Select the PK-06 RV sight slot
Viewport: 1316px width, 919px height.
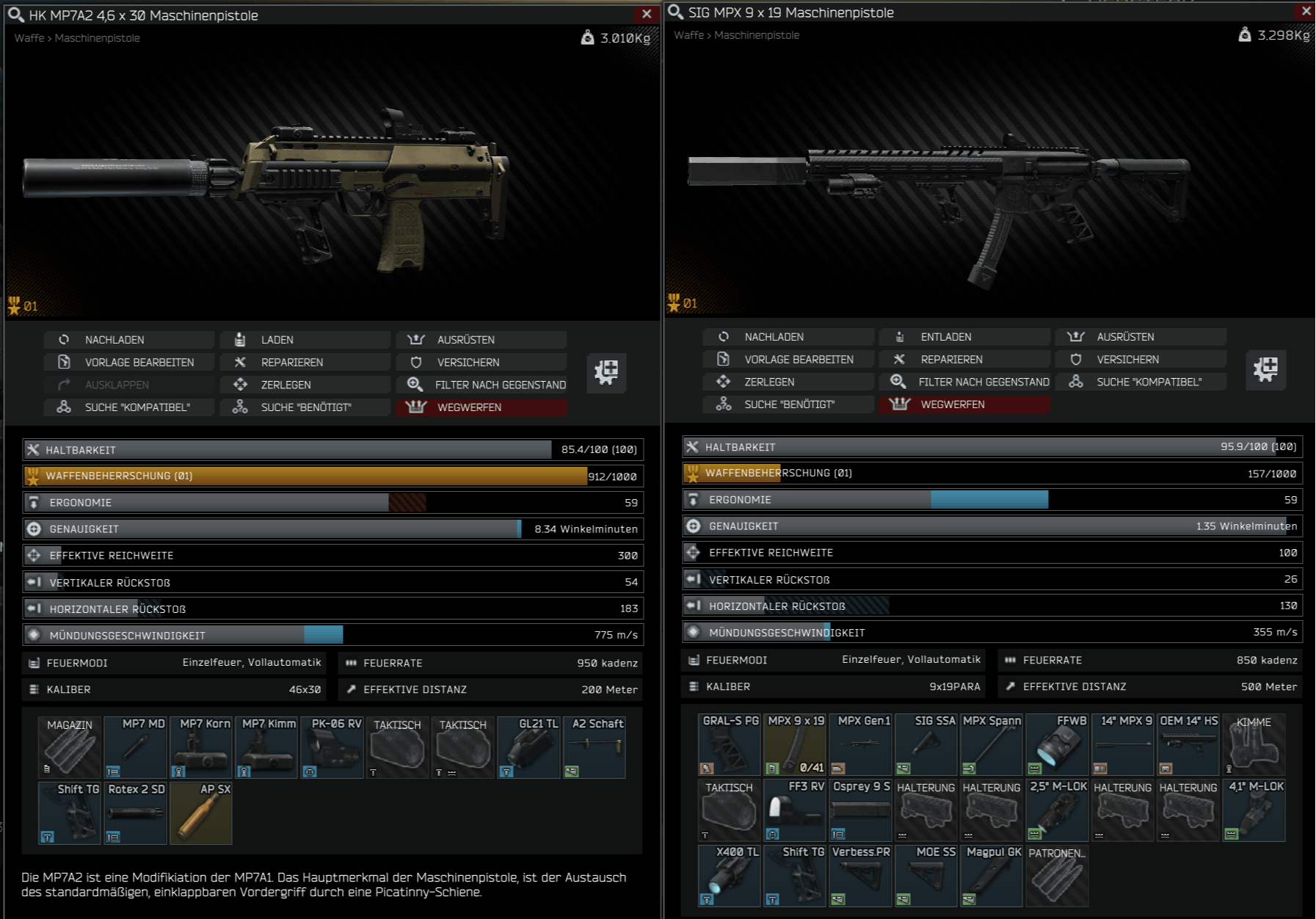[x=332, y=747]
